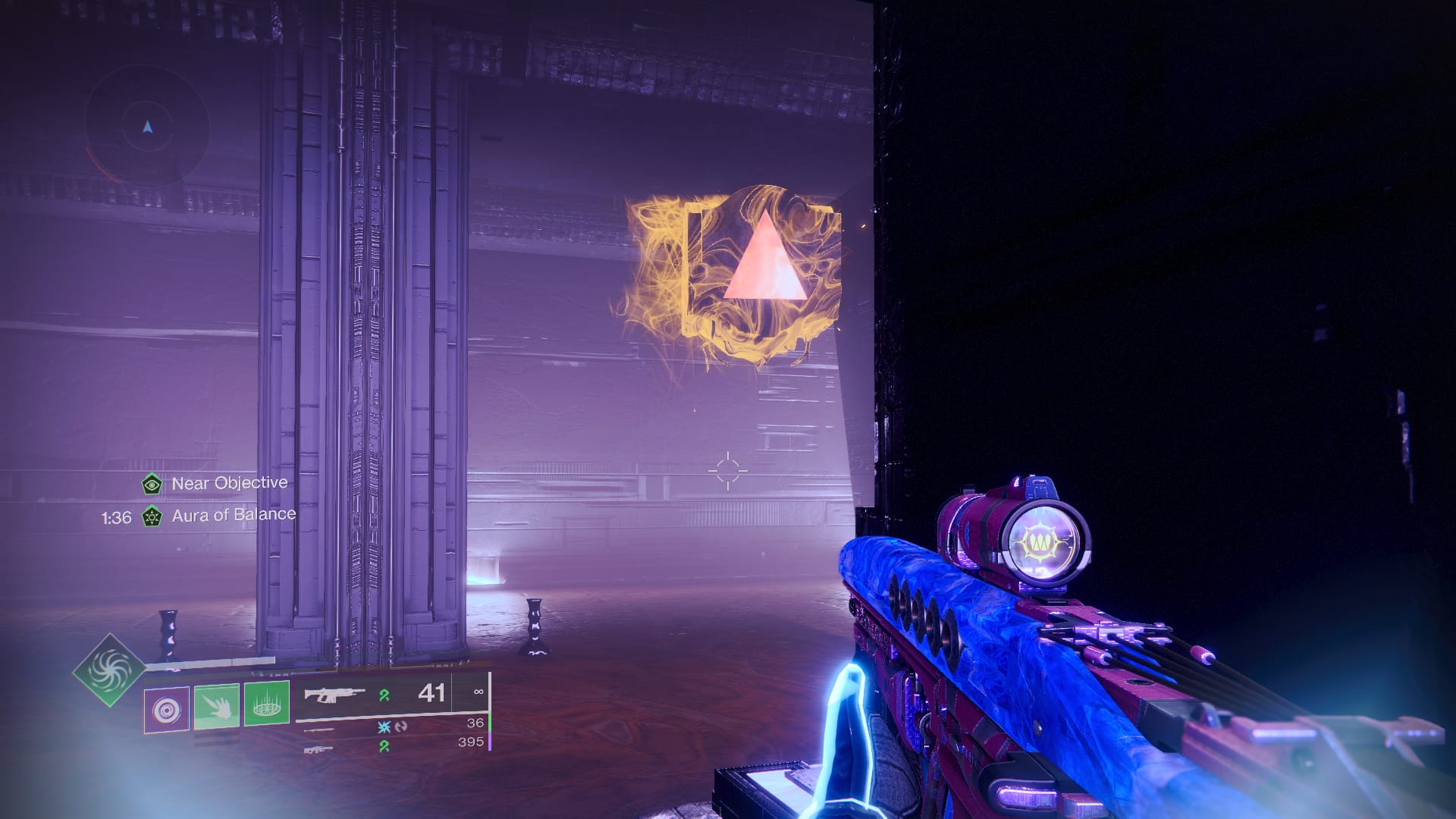1456x819 pixels.
Task: Switch to the Near Objective tracker entry
Action: [228, 483]
